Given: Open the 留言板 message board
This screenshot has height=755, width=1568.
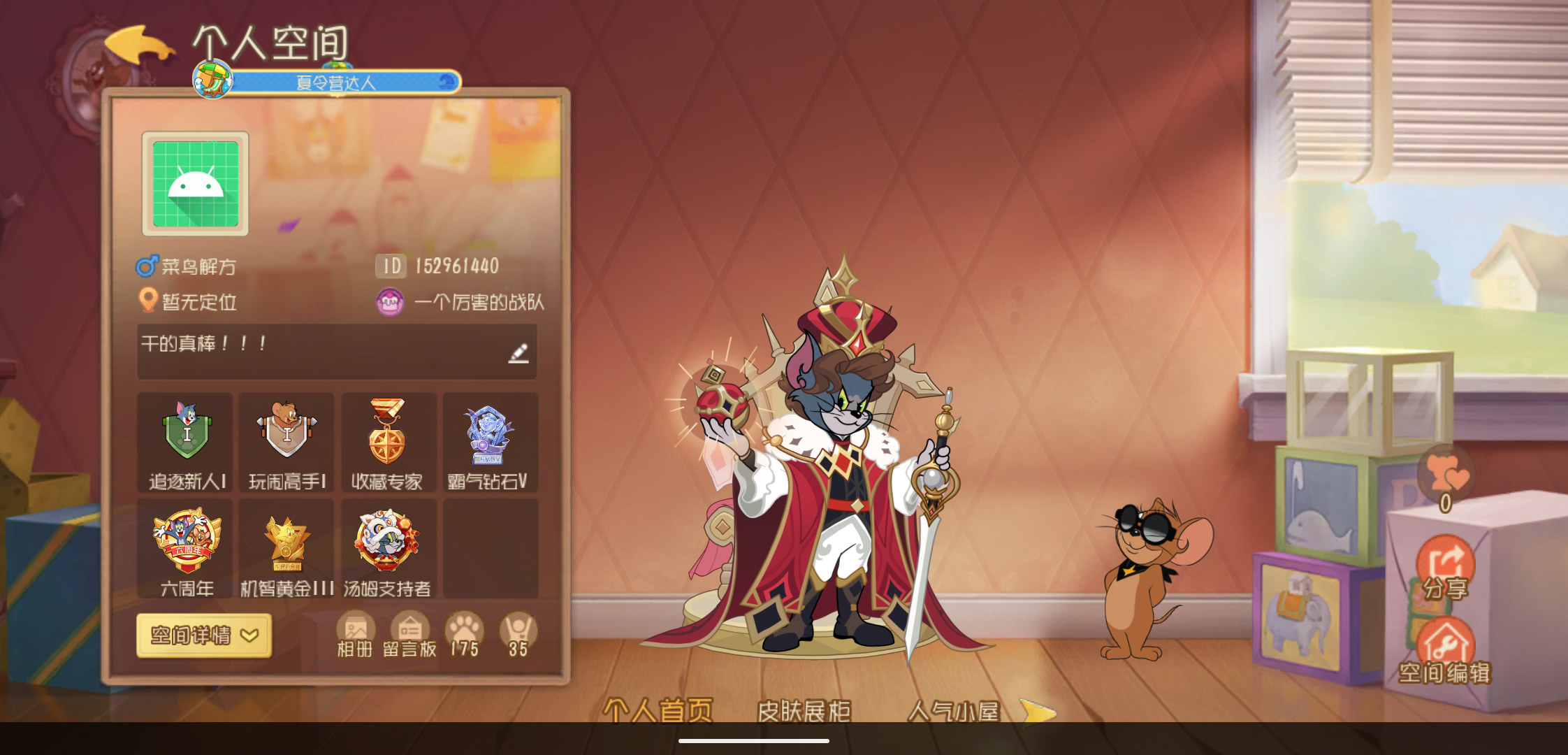Looking at the screenshot, I should tap(409, 635).
